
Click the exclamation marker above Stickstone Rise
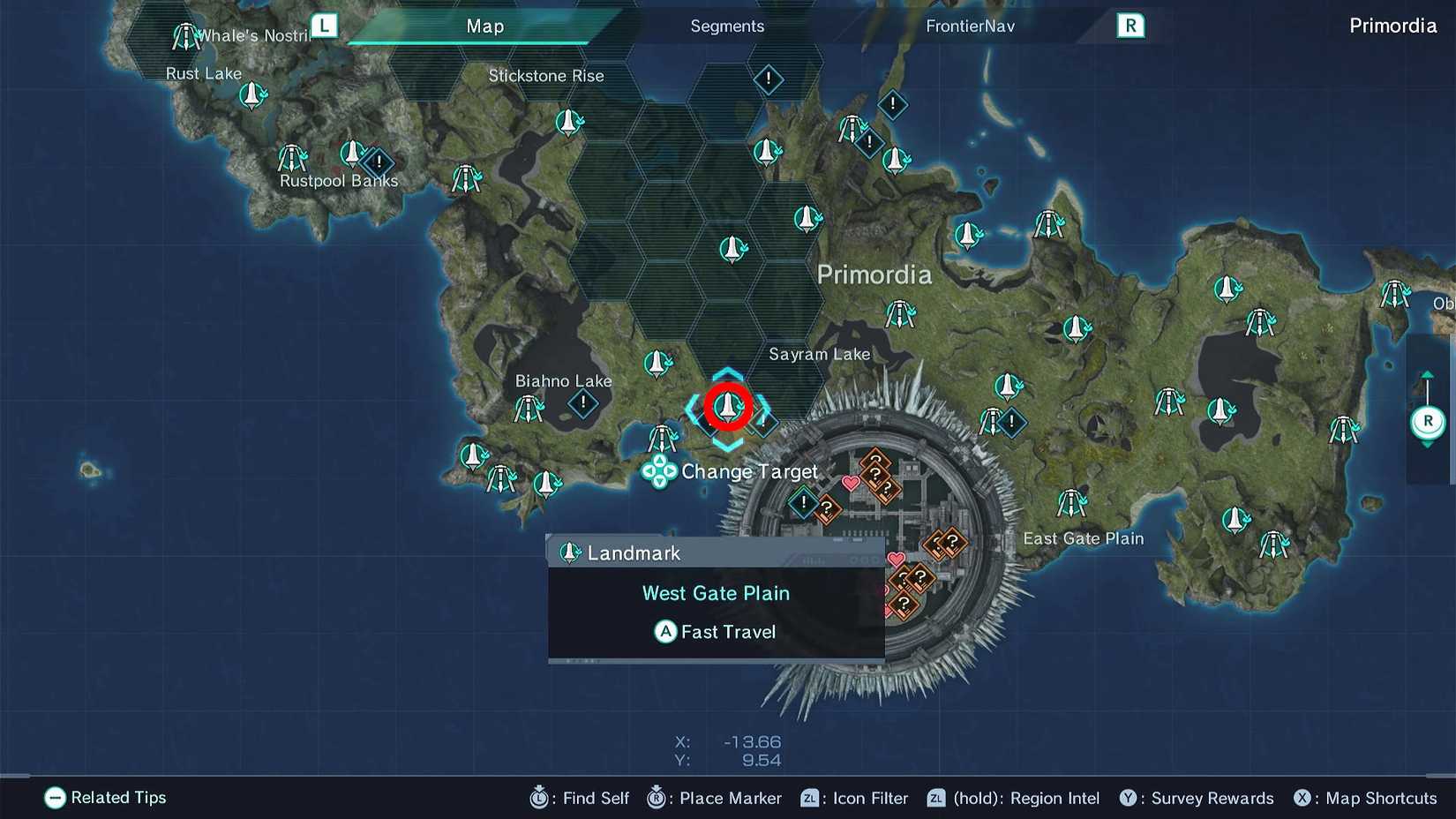[768, 79]
